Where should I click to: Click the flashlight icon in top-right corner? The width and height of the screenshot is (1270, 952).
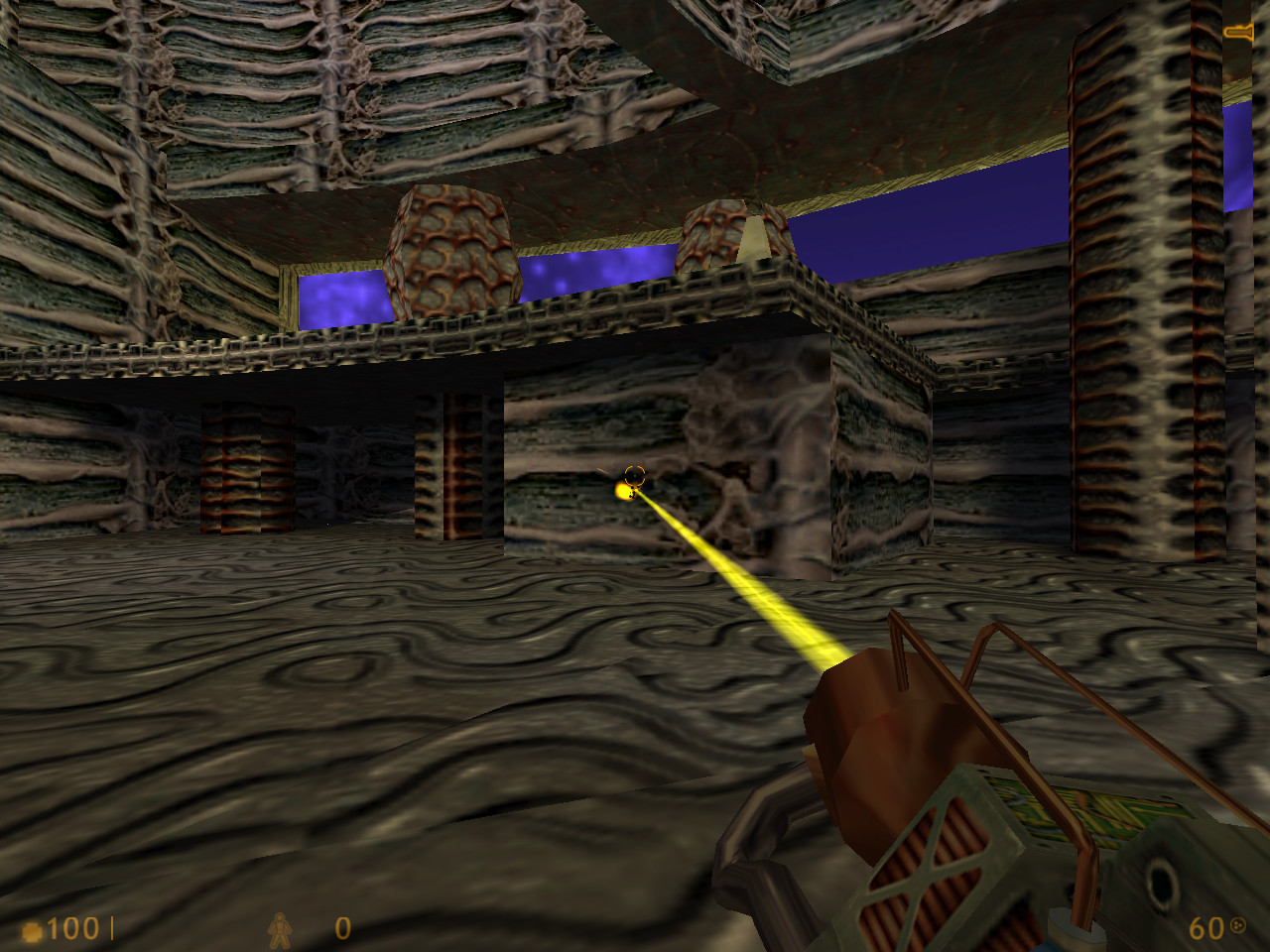(1238, 30)
